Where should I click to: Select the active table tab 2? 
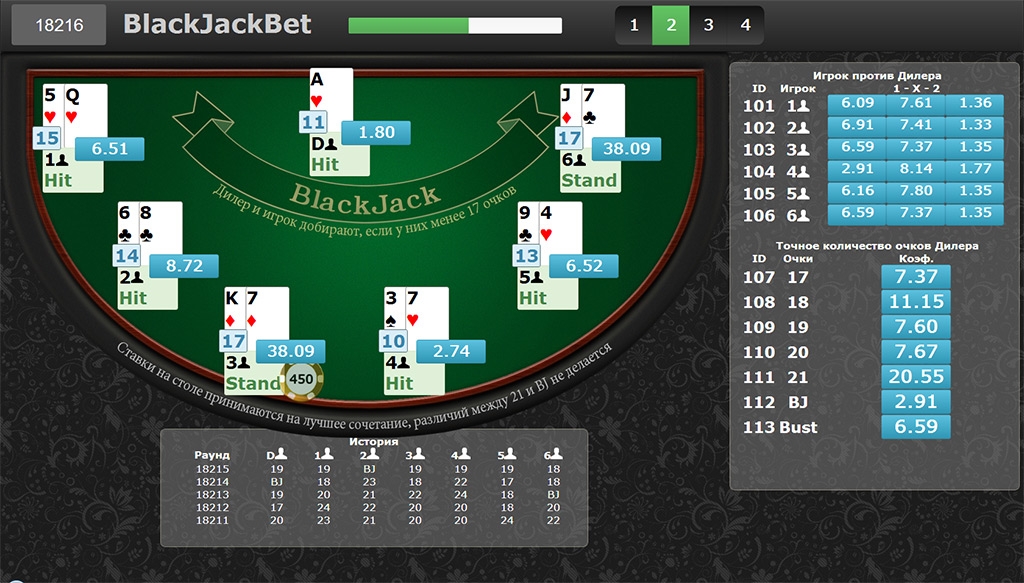(x=671, y=25)
